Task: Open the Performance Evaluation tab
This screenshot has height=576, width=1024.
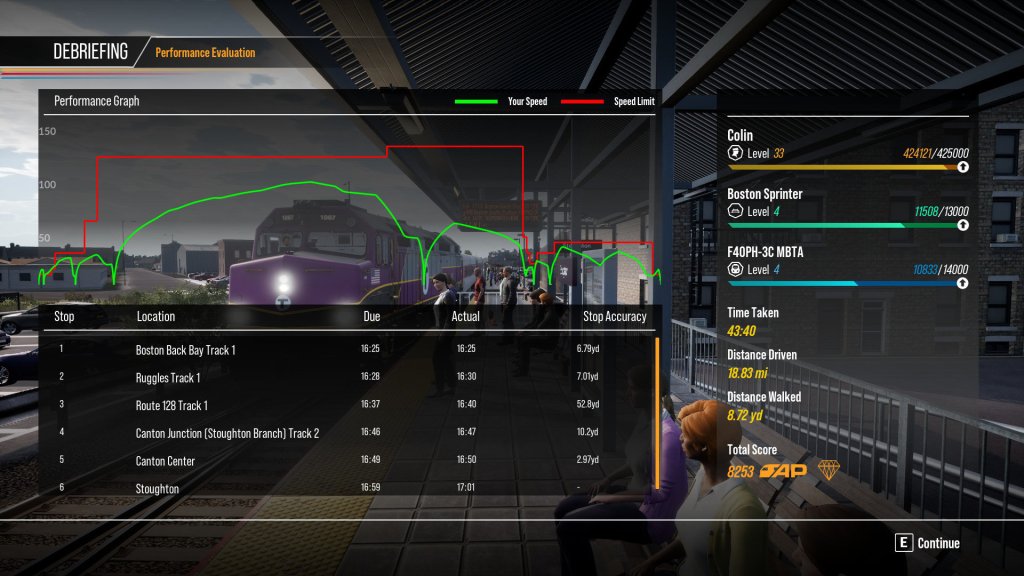Action: 205,52
